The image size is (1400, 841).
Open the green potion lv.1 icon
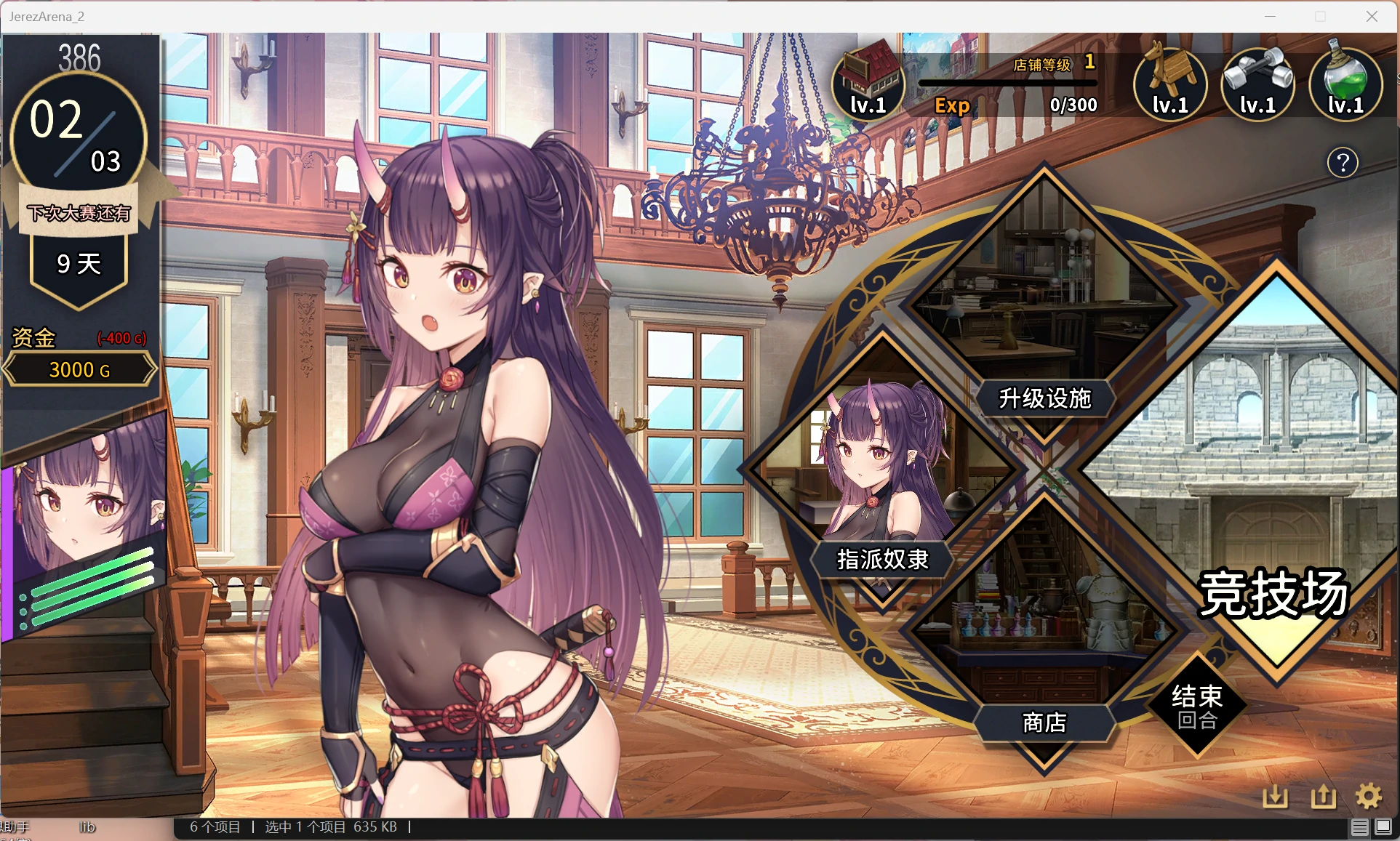point(1344,80)
